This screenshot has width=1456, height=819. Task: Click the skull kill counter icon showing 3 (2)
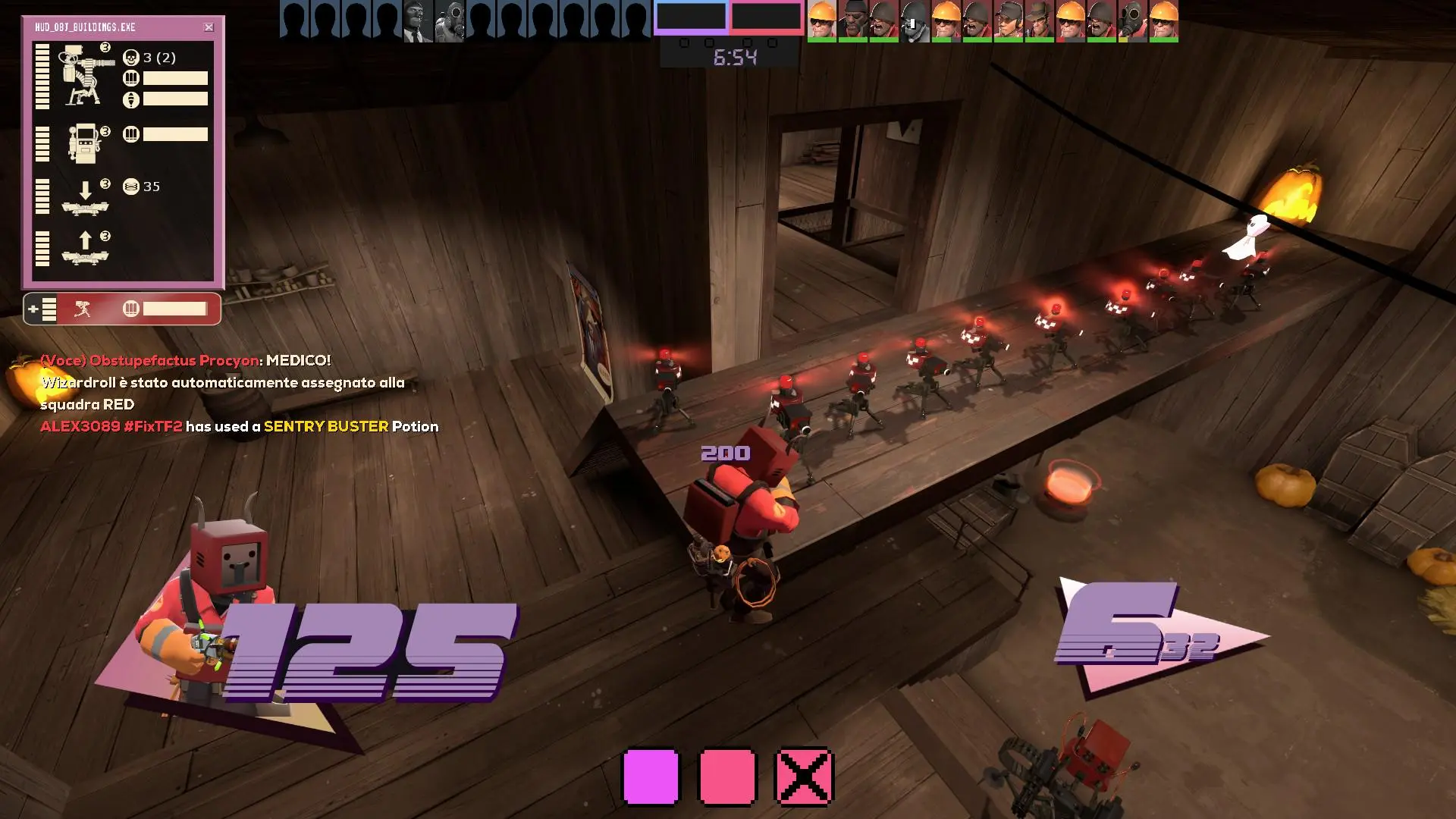pyautogui.click(x=130, y=57)
